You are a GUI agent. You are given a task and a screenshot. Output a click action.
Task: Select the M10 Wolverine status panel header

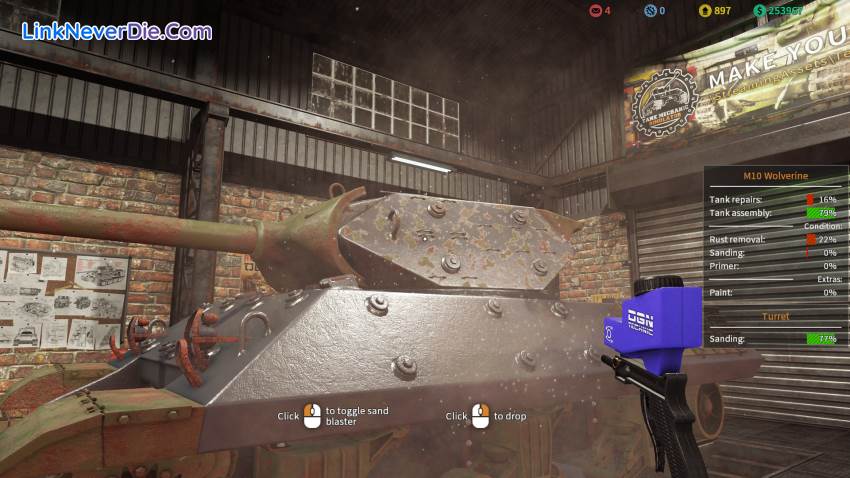point(776,176)
